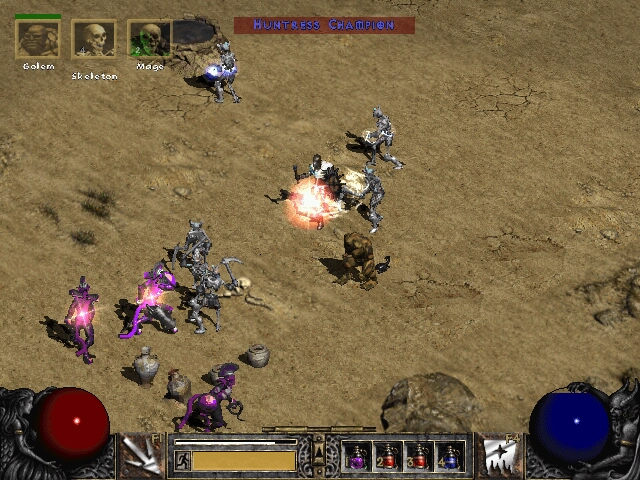Select the Skeleton minion portrait
The width and height of the screenshot is (640, 480).
[x=94, y=40]
